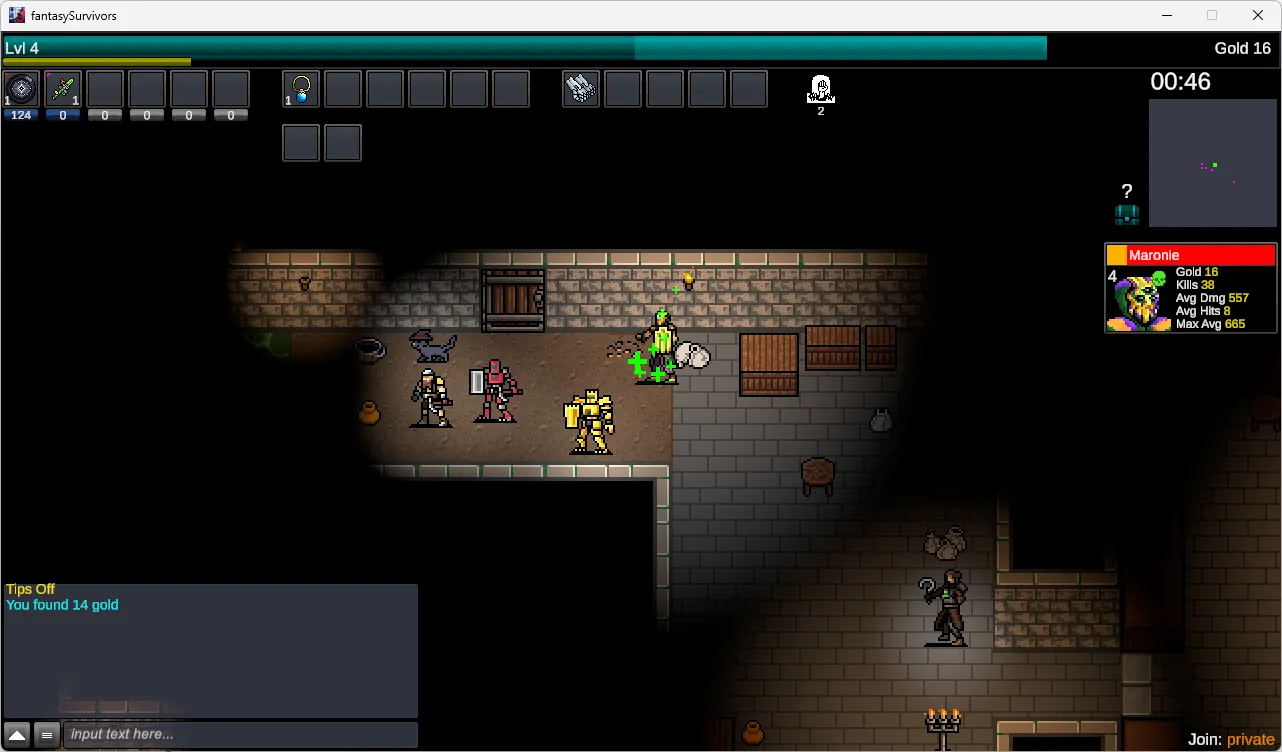This screenshot has width=1282, height=752.
Task: Minimize the game window
Action: point(1166,15)
